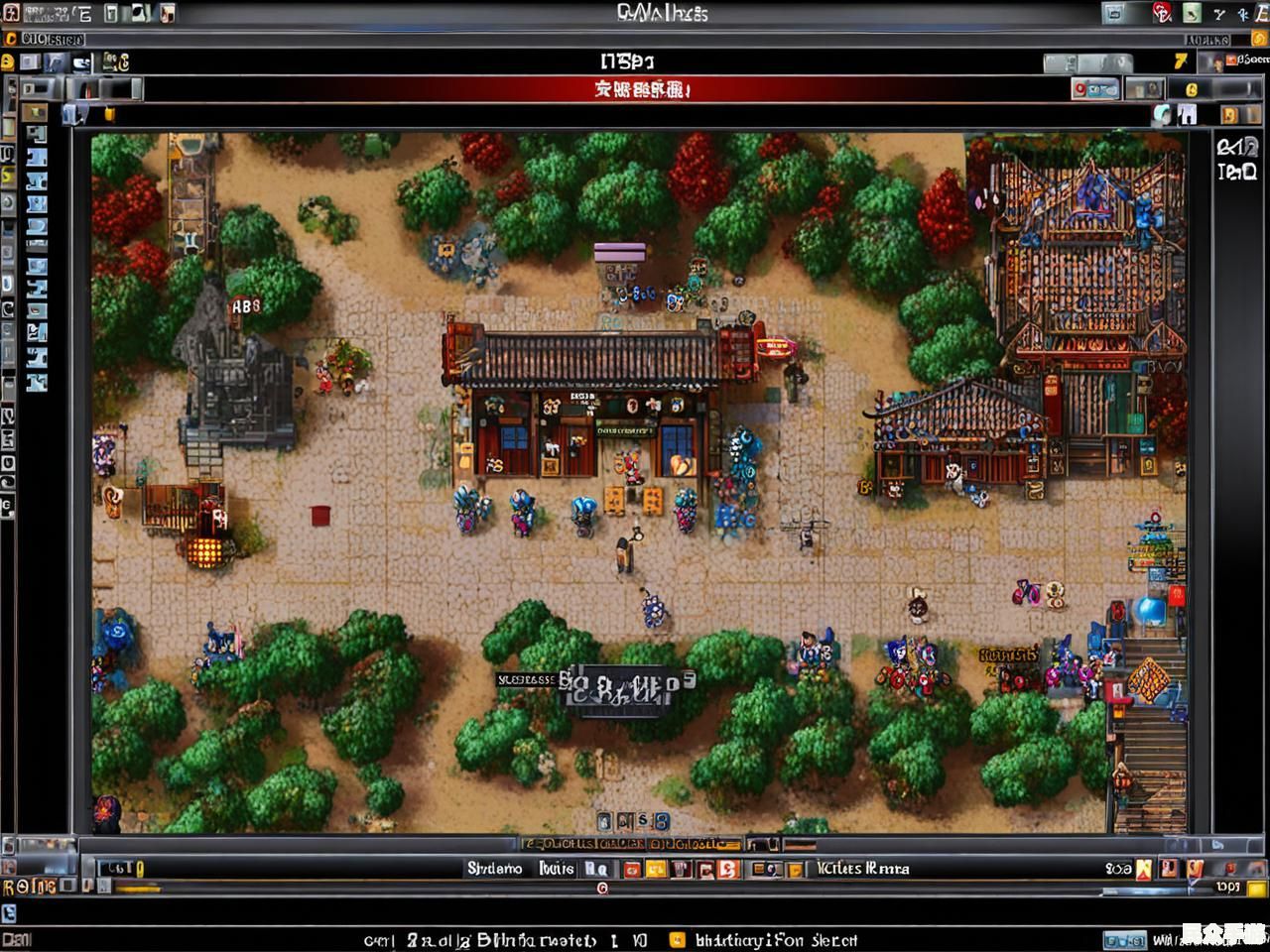
Task: Click the red-framed icon beside the Ha label
Action: [631, 870]
